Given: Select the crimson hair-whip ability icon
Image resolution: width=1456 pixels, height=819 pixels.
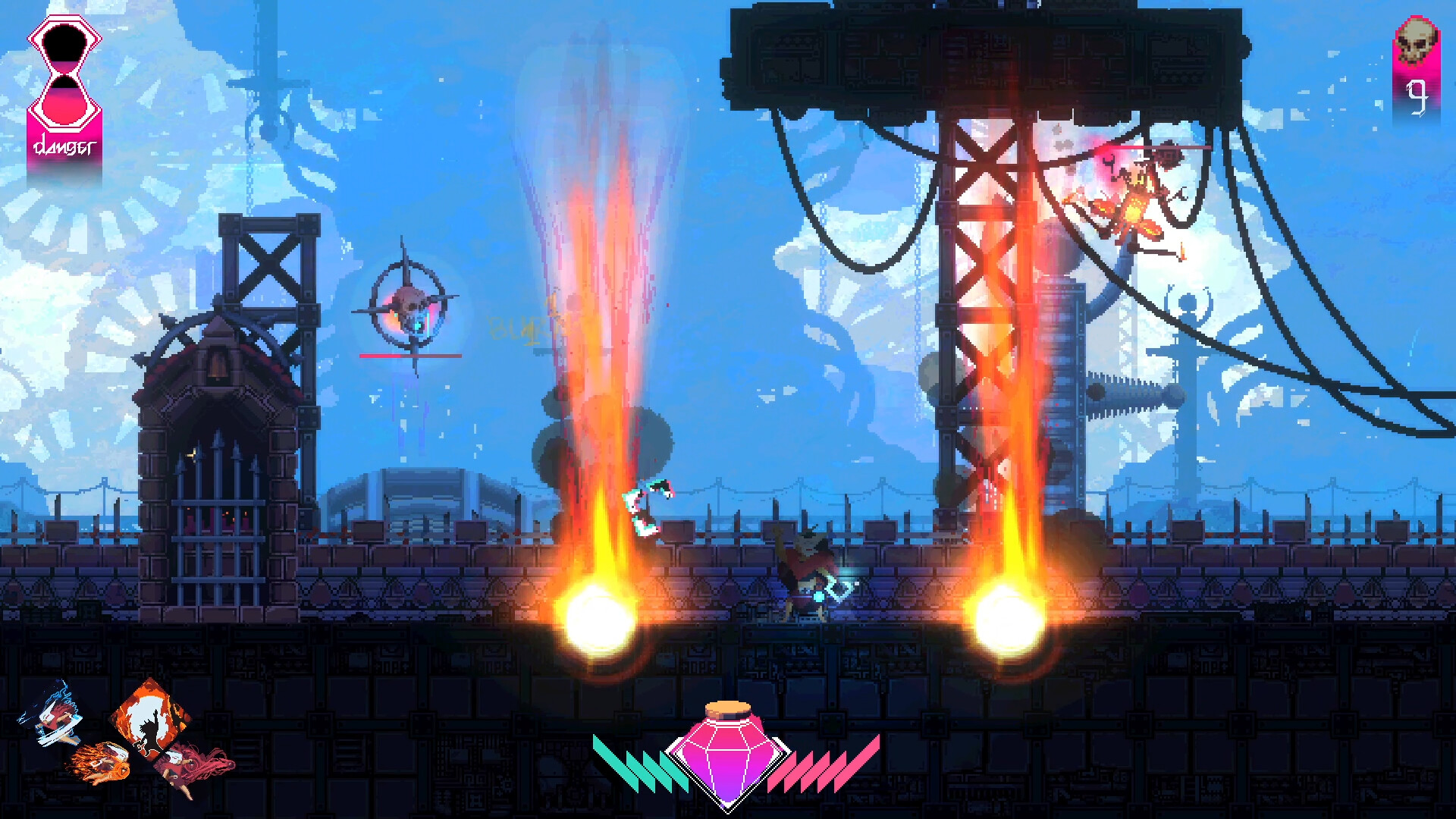Looking at the screenshot, I should tap(184, 766).
